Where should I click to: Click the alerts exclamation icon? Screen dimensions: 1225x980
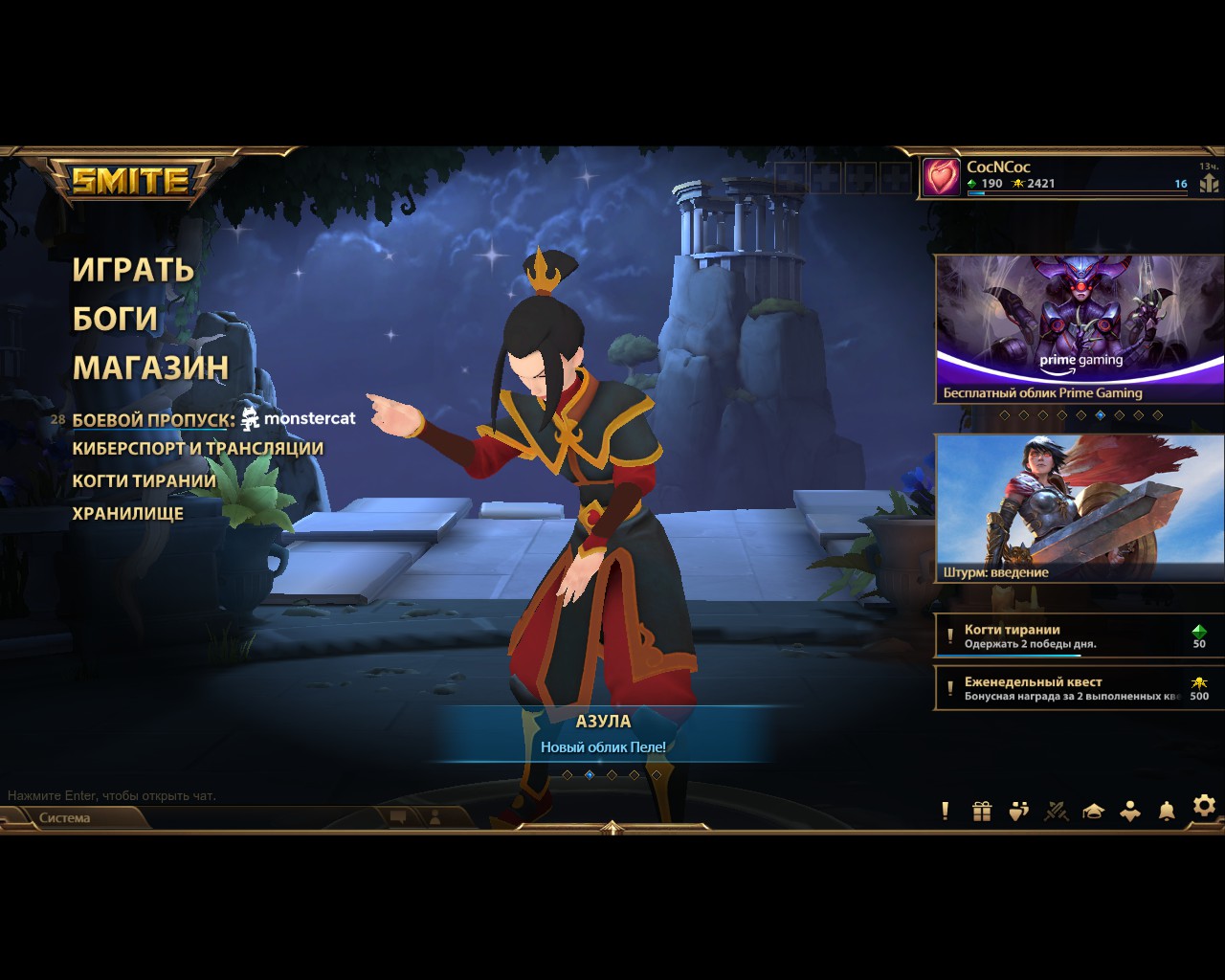coord(944,812)
